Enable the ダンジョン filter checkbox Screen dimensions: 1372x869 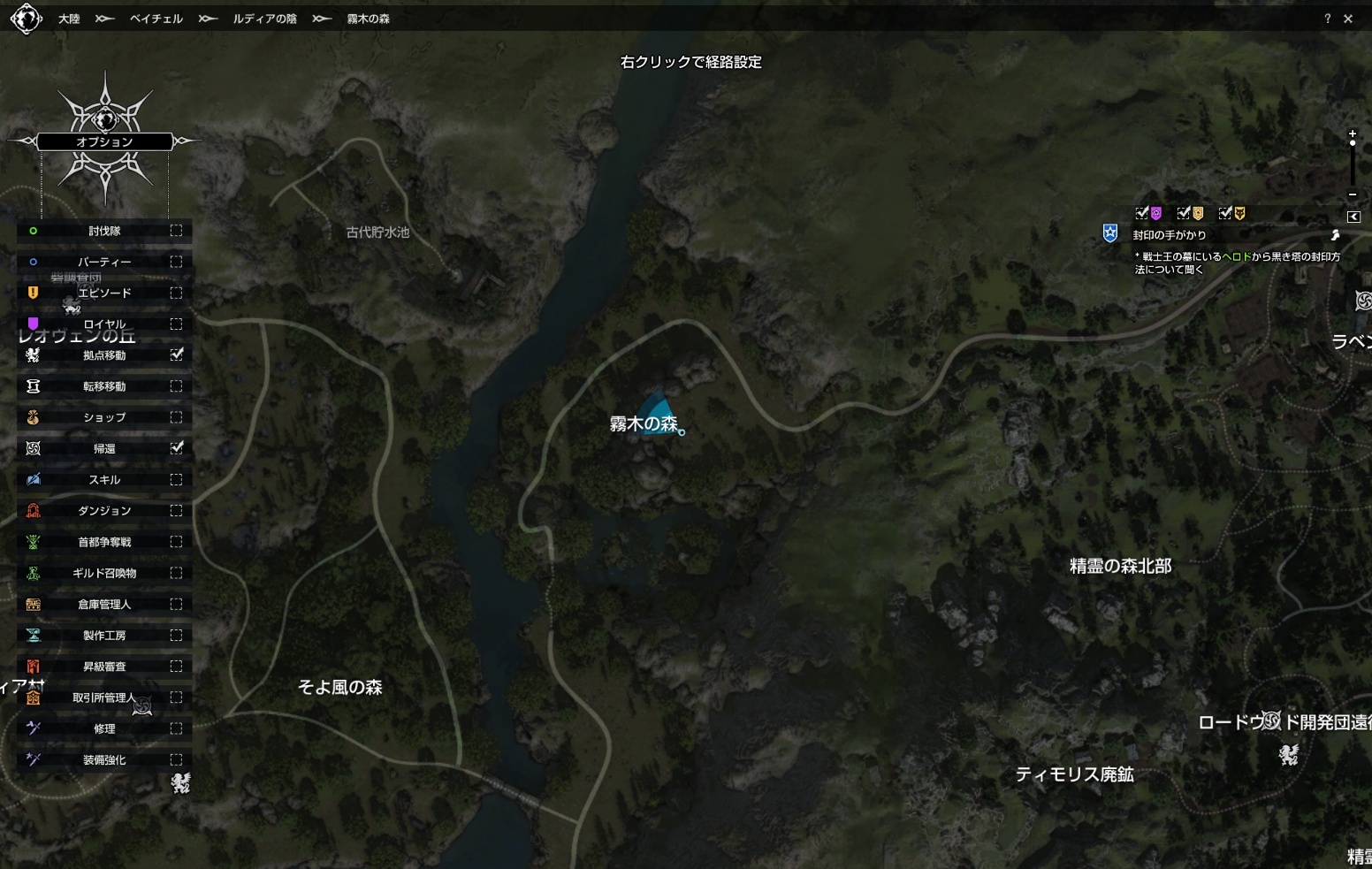tap(176, 511)
